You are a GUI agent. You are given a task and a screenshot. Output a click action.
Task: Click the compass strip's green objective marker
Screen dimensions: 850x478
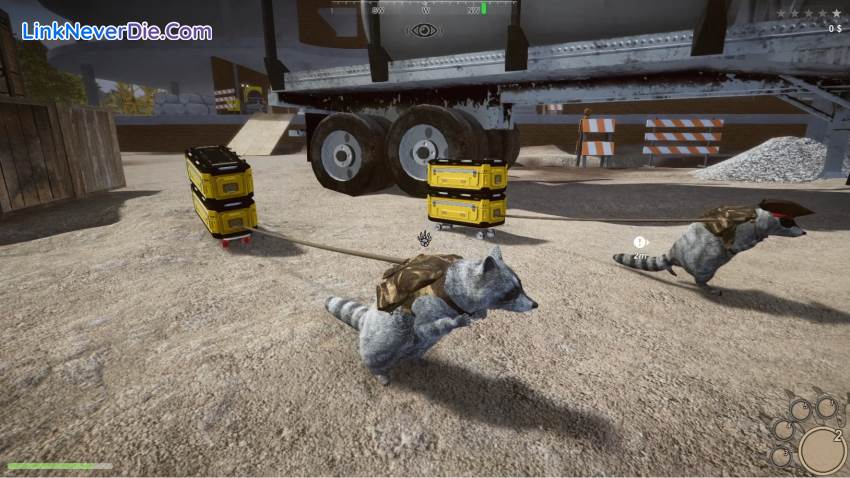(x=484, y=8)
